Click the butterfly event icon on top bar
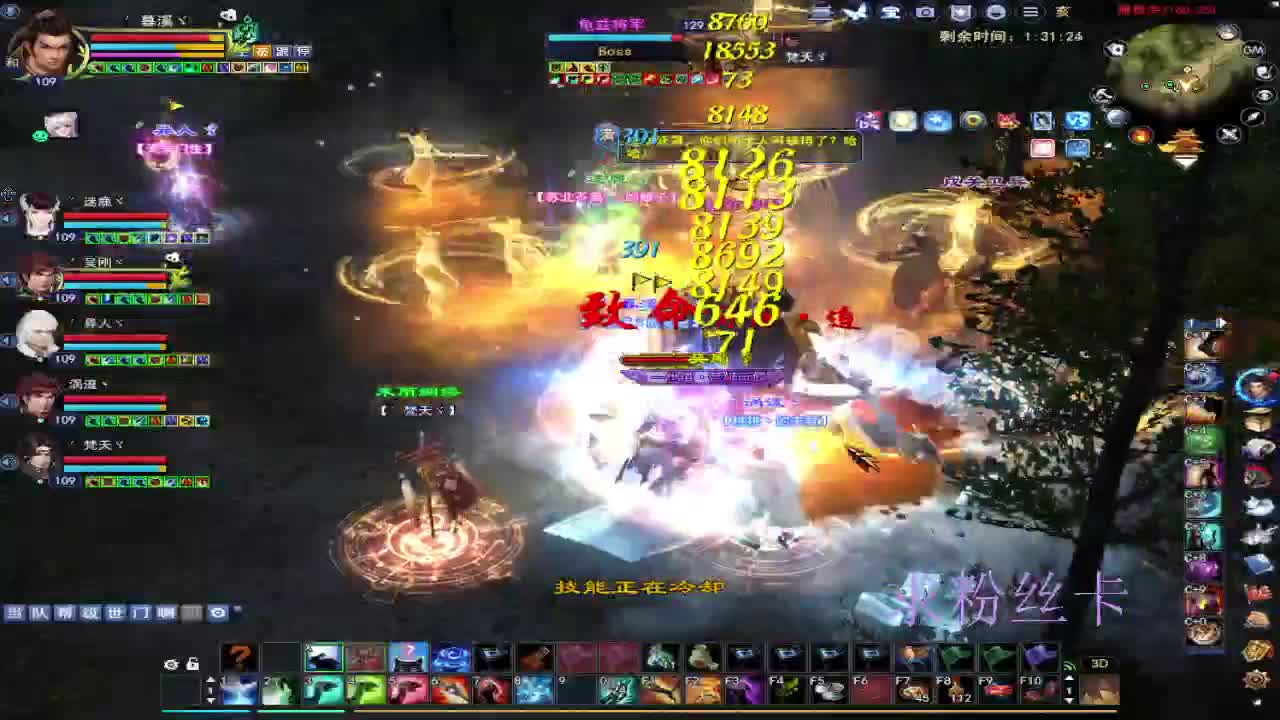The height and width of the screenshot is (720, 1280). (855, 12)
